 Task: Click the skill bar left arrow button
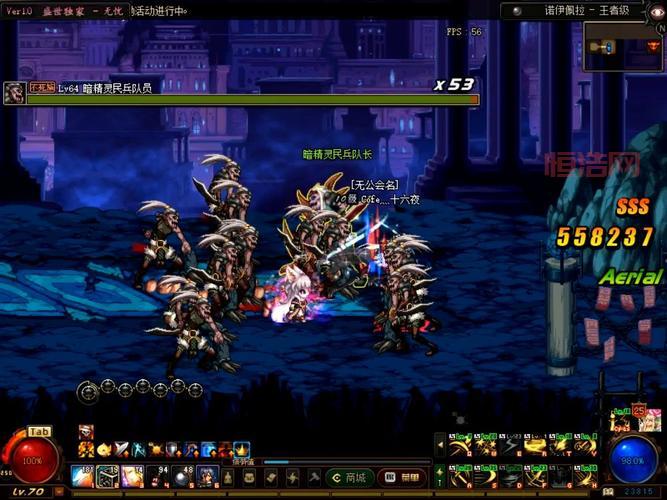pos(440,446)
